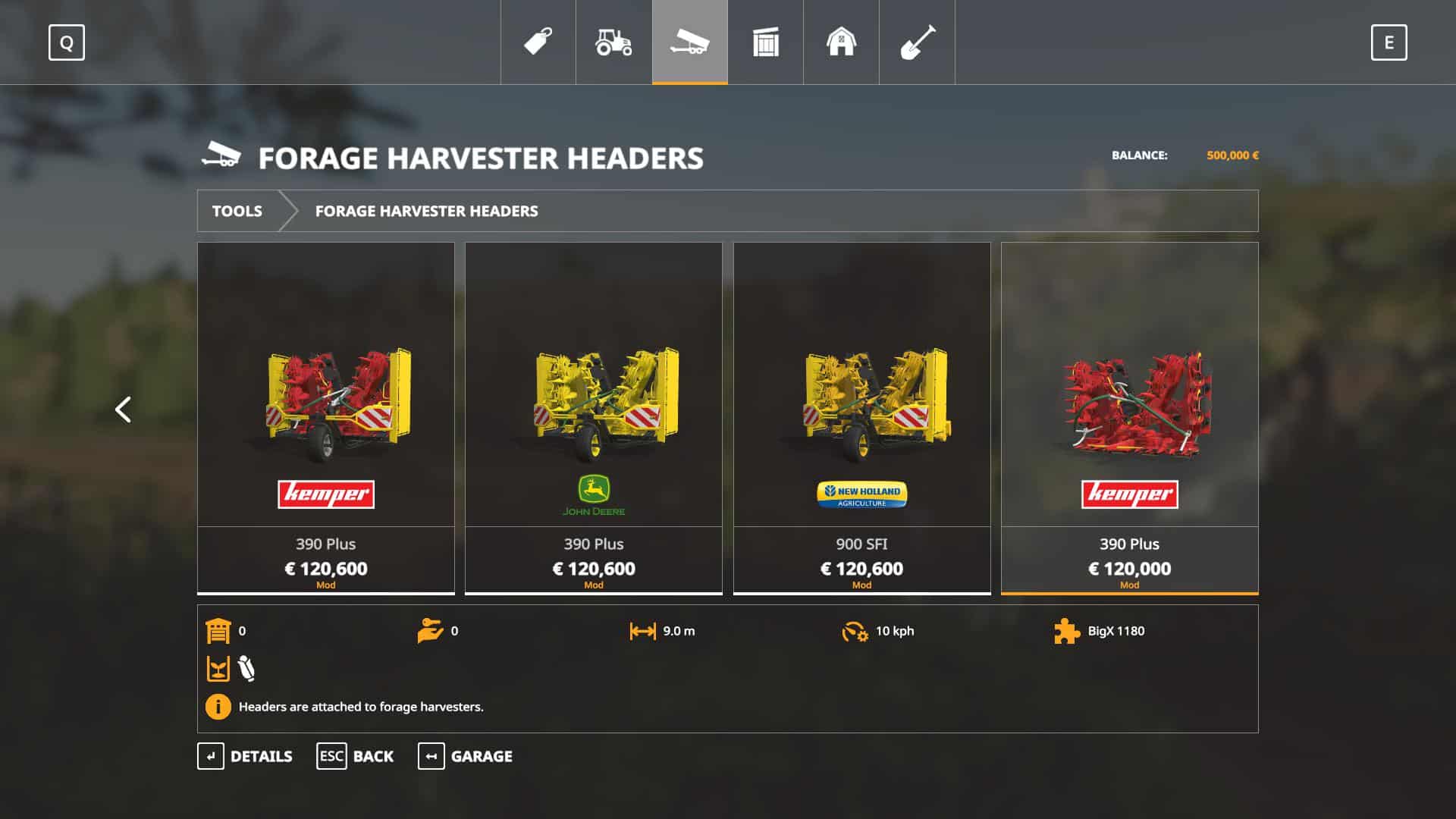Click the BigX 1180 mod puzzle icon
The image size is (1456, 819).
coord(1067,630)
